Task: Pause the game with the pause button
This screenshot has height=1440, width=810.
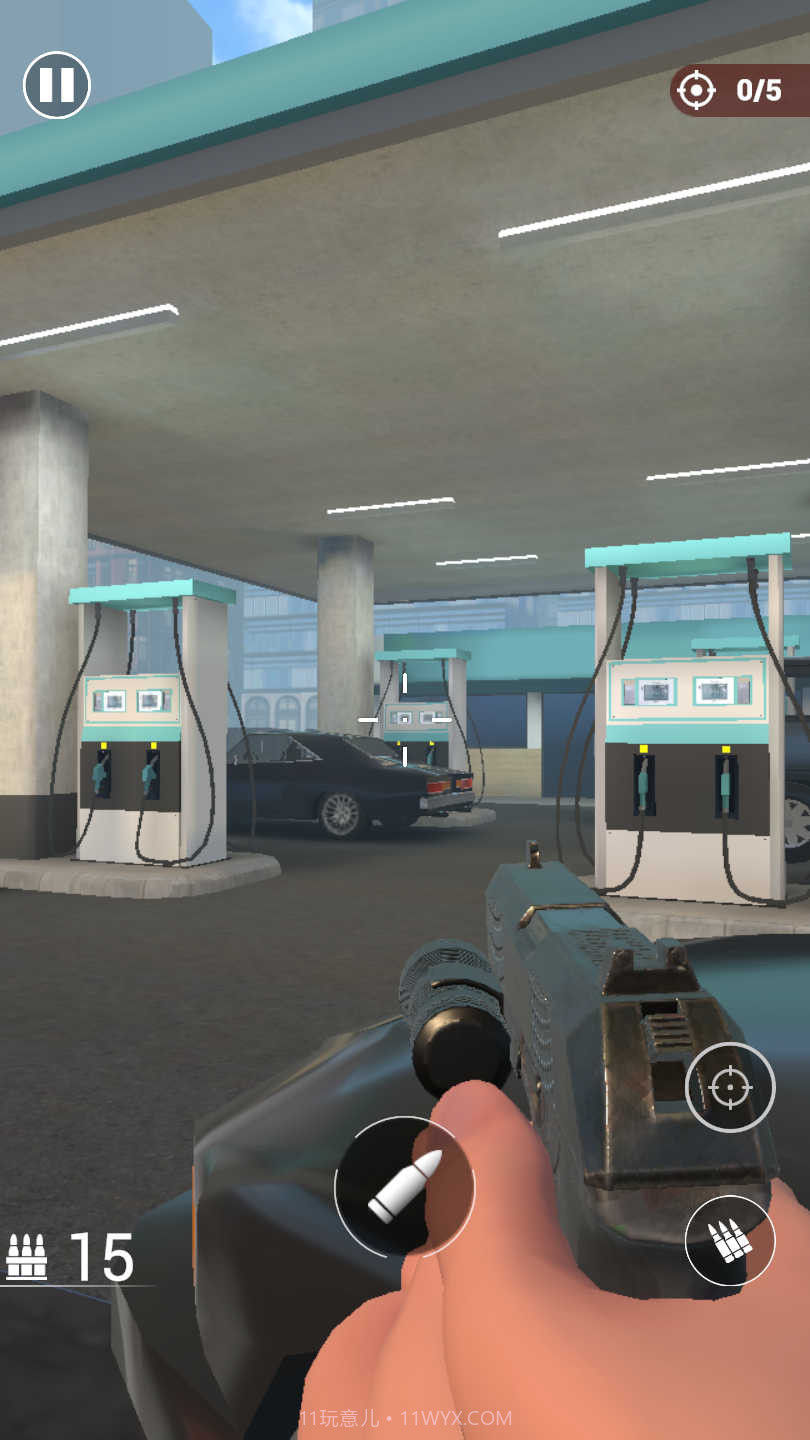Action: point(57,85)
